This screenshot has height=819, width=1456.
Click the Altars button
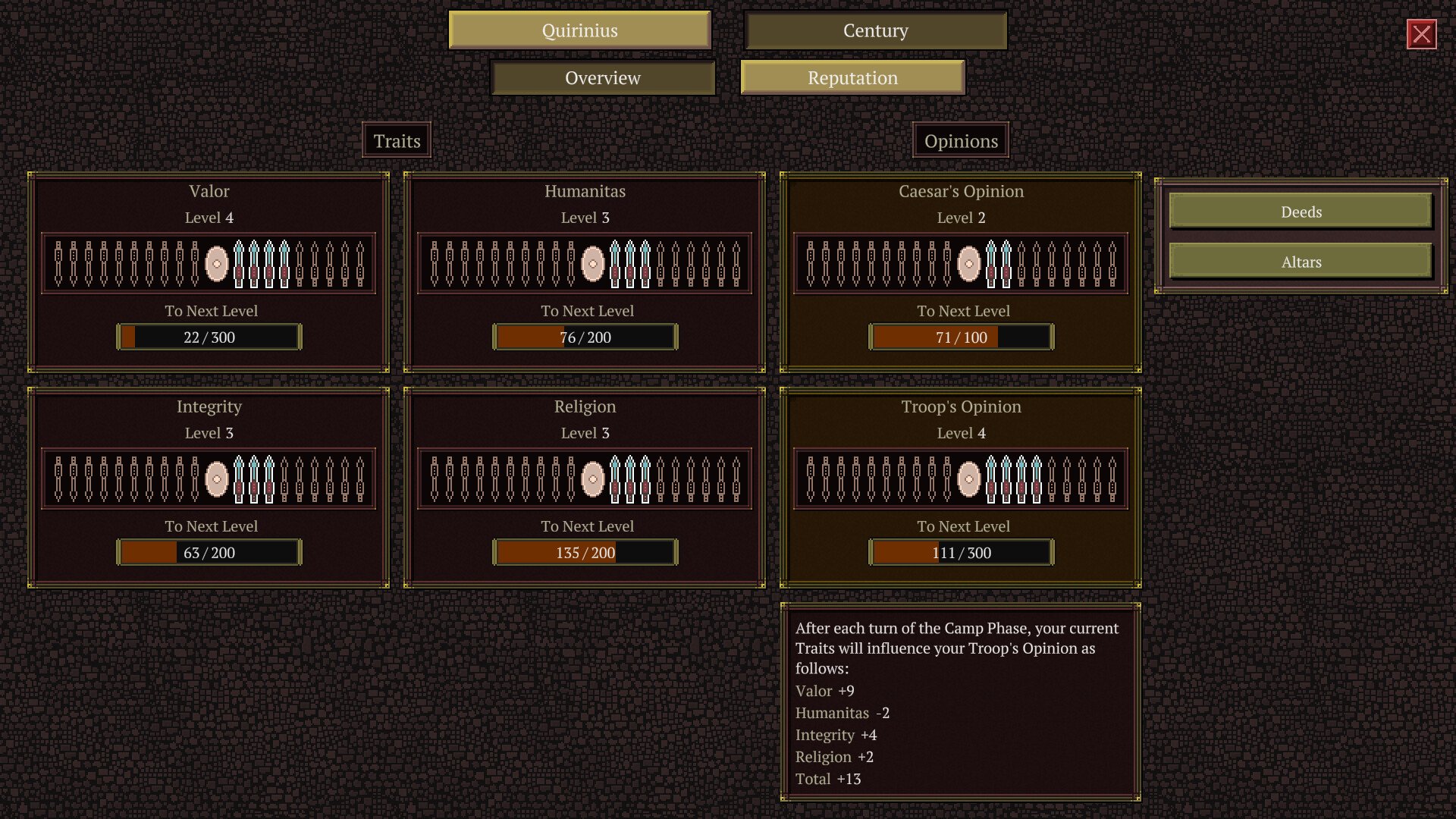click(x=1301, y=262)
